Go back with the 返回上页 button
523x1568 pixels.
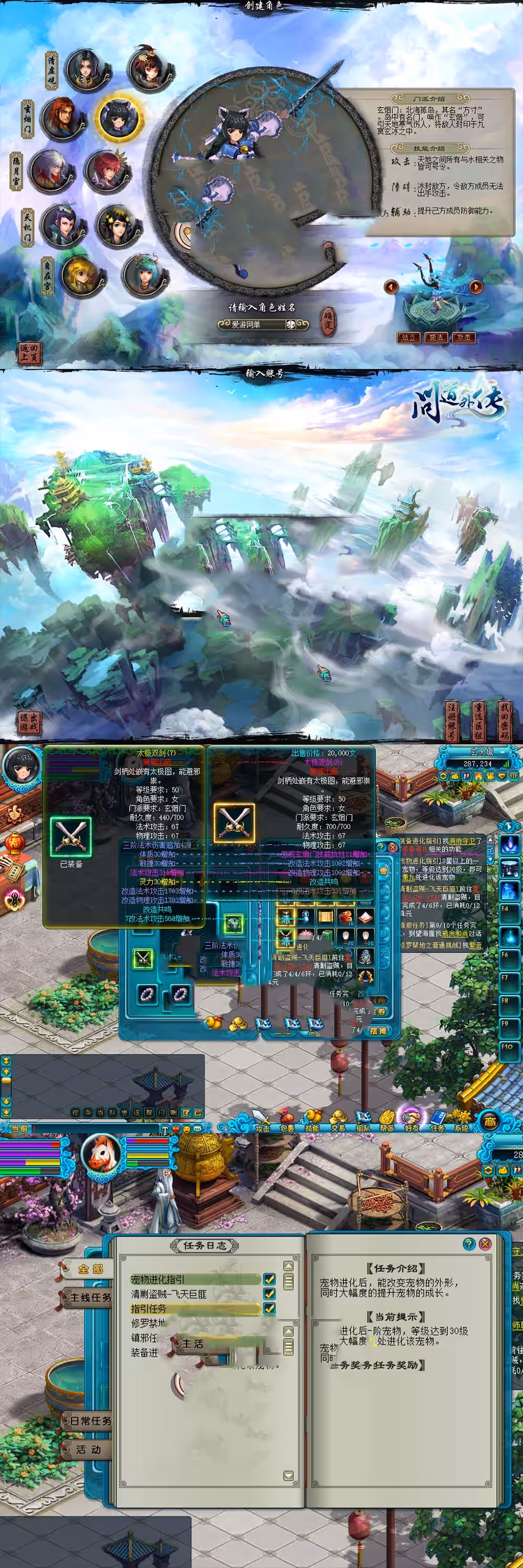tap(29, 352)
